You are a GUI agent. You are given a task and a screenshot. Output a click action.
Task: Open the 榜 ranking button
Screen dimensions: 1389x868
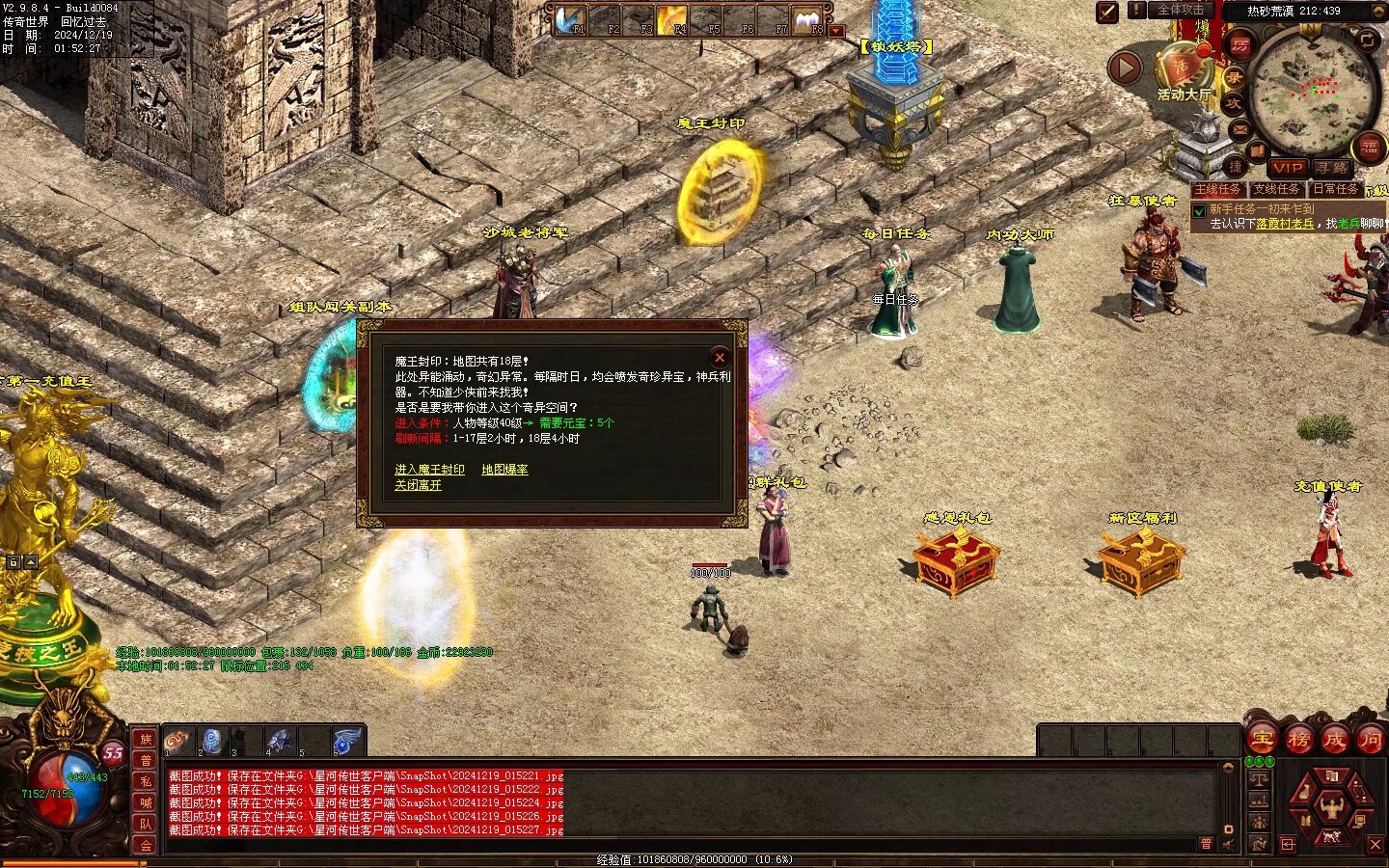pos(1298,740)
